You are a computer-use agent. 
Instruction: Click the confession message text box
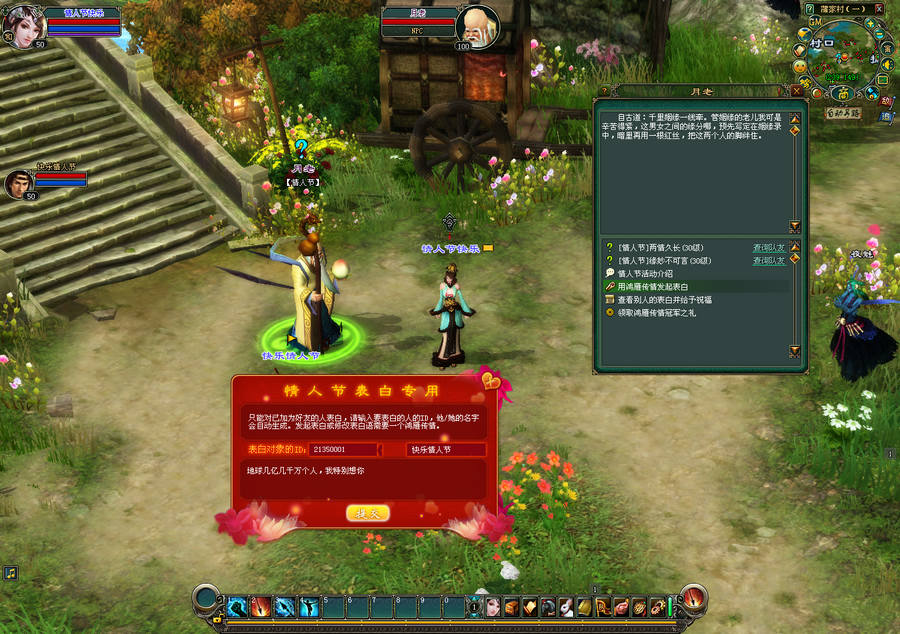(x=364, y=478)
